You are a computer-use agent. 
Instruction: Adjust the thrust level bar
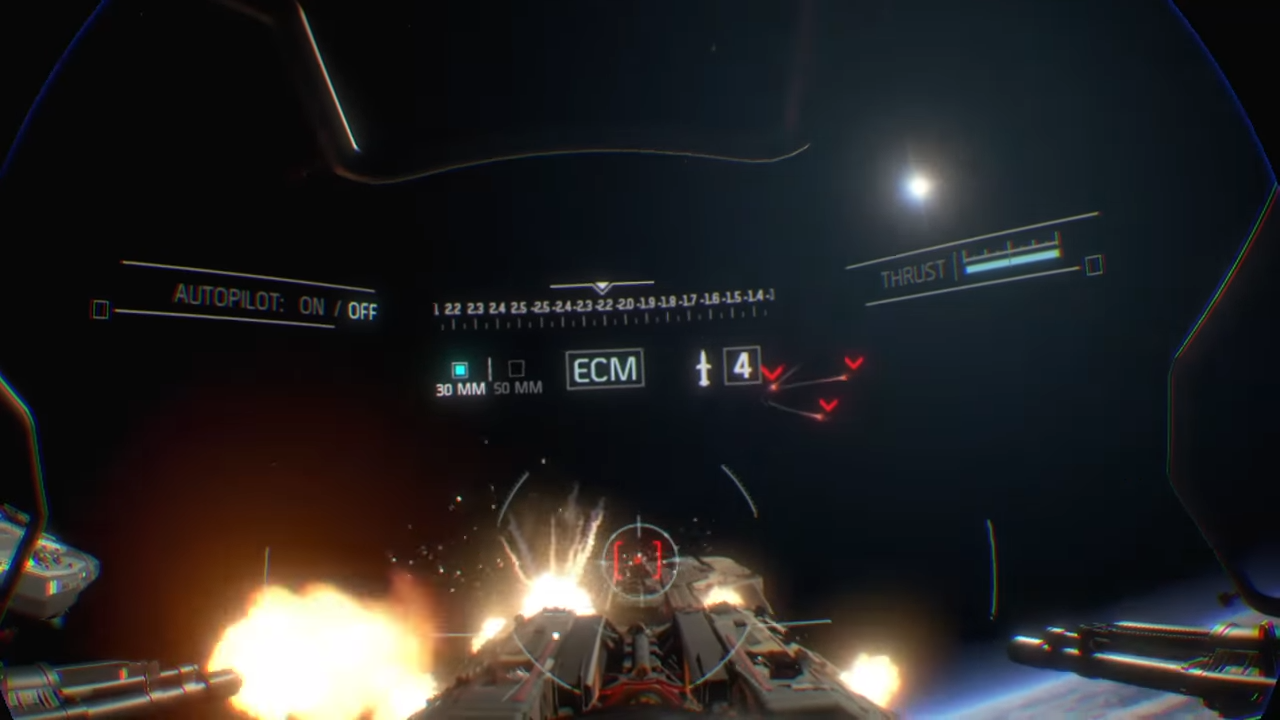(1013, 262)
